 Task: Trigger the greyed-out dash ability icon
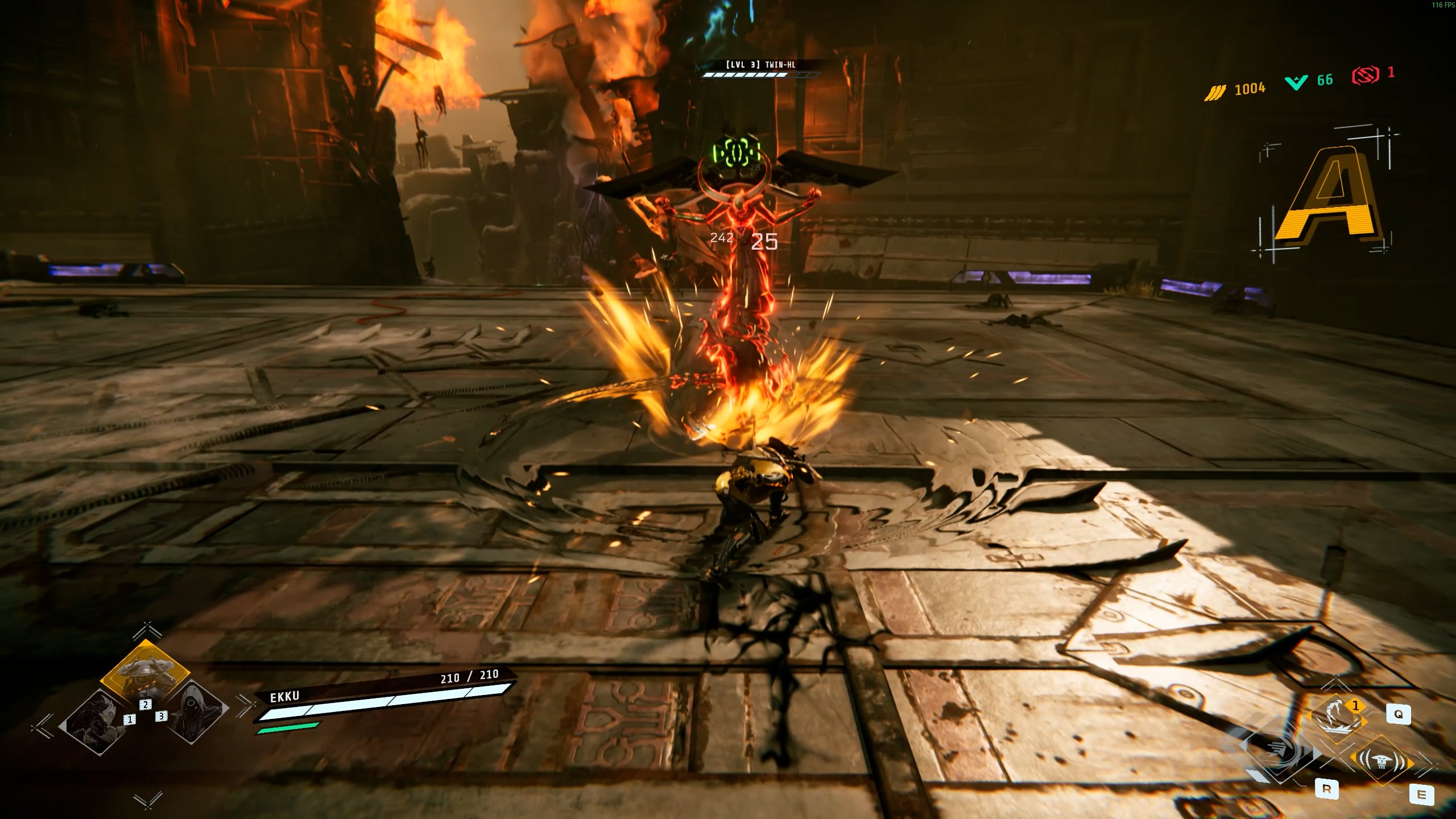coord(1281,751)
